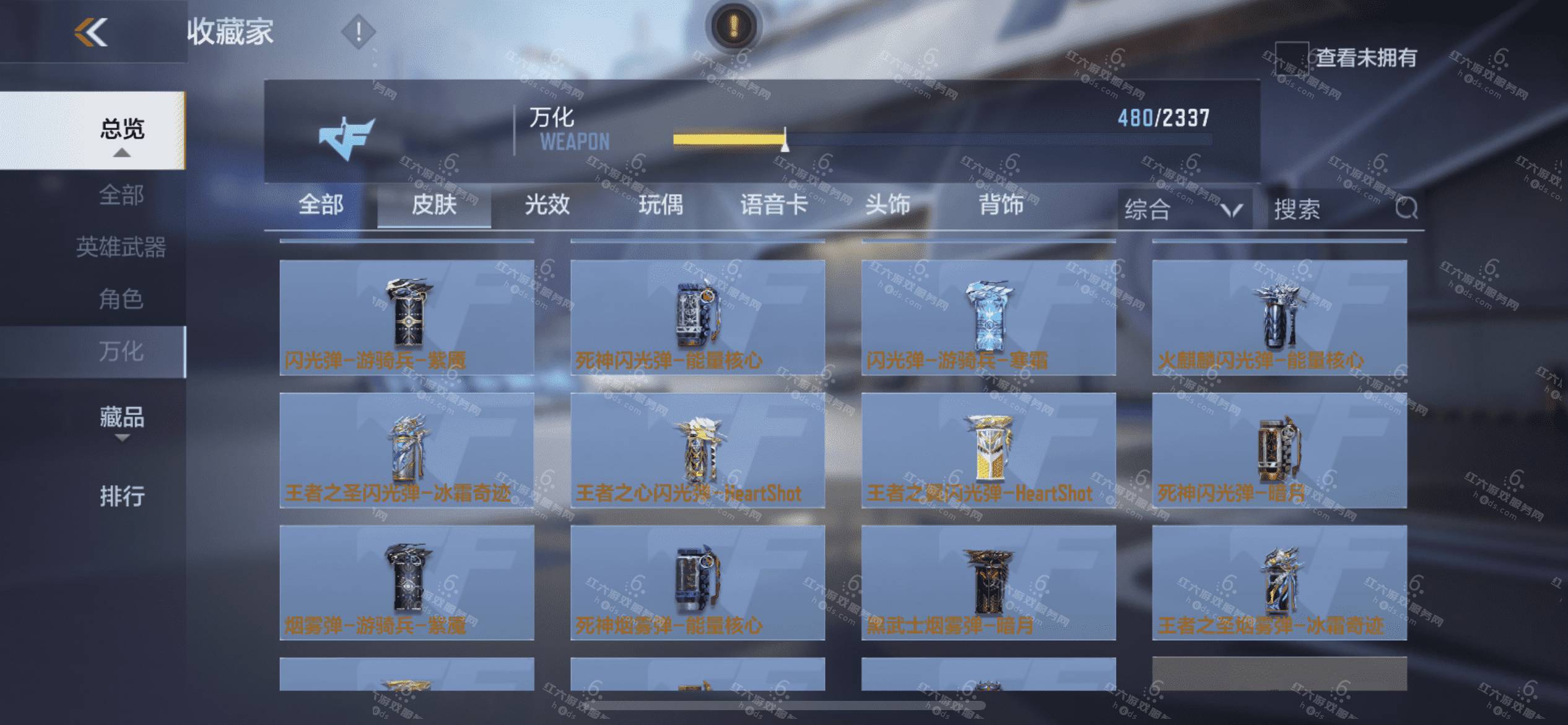Viewport: 1568px width, 725px height.
Task: Toggle the 查看未拥有 checkbox
Action: 1291,58
